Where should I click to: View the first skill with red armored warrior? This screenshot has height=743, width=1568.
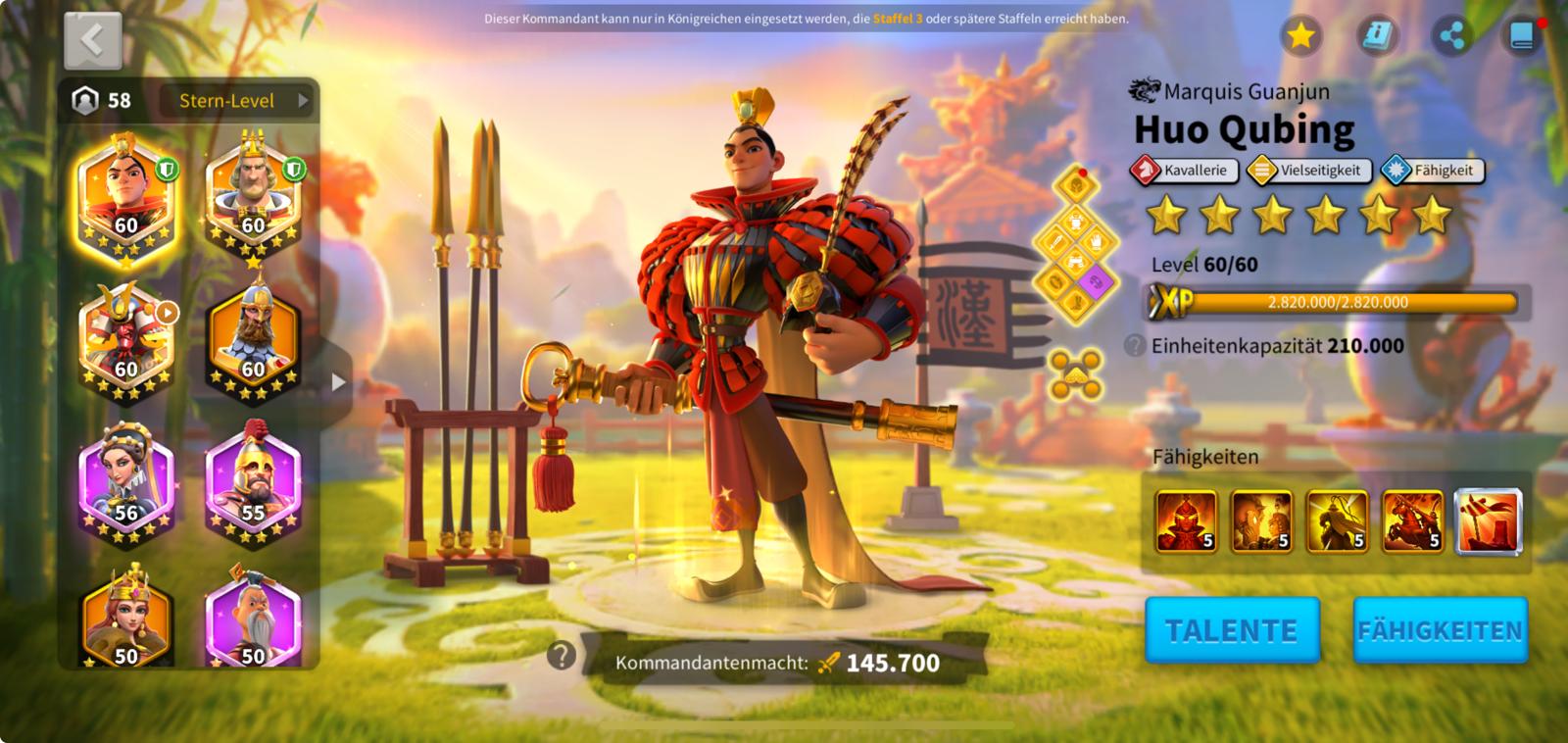pos(1186,521)
